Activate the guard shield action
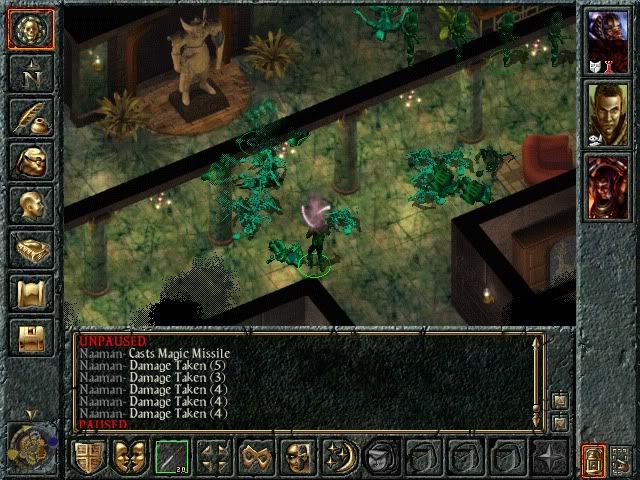 (88, 457)
